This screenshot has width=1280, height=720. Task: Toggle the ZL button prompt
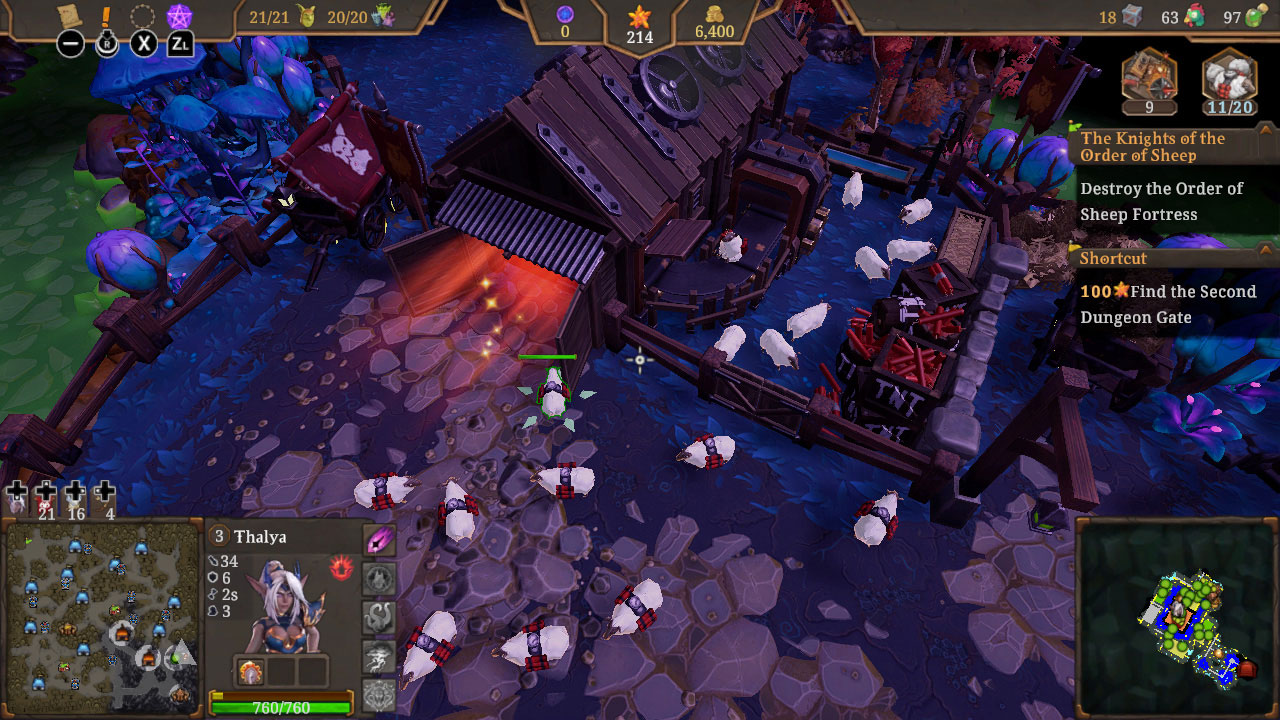(181, 44)
